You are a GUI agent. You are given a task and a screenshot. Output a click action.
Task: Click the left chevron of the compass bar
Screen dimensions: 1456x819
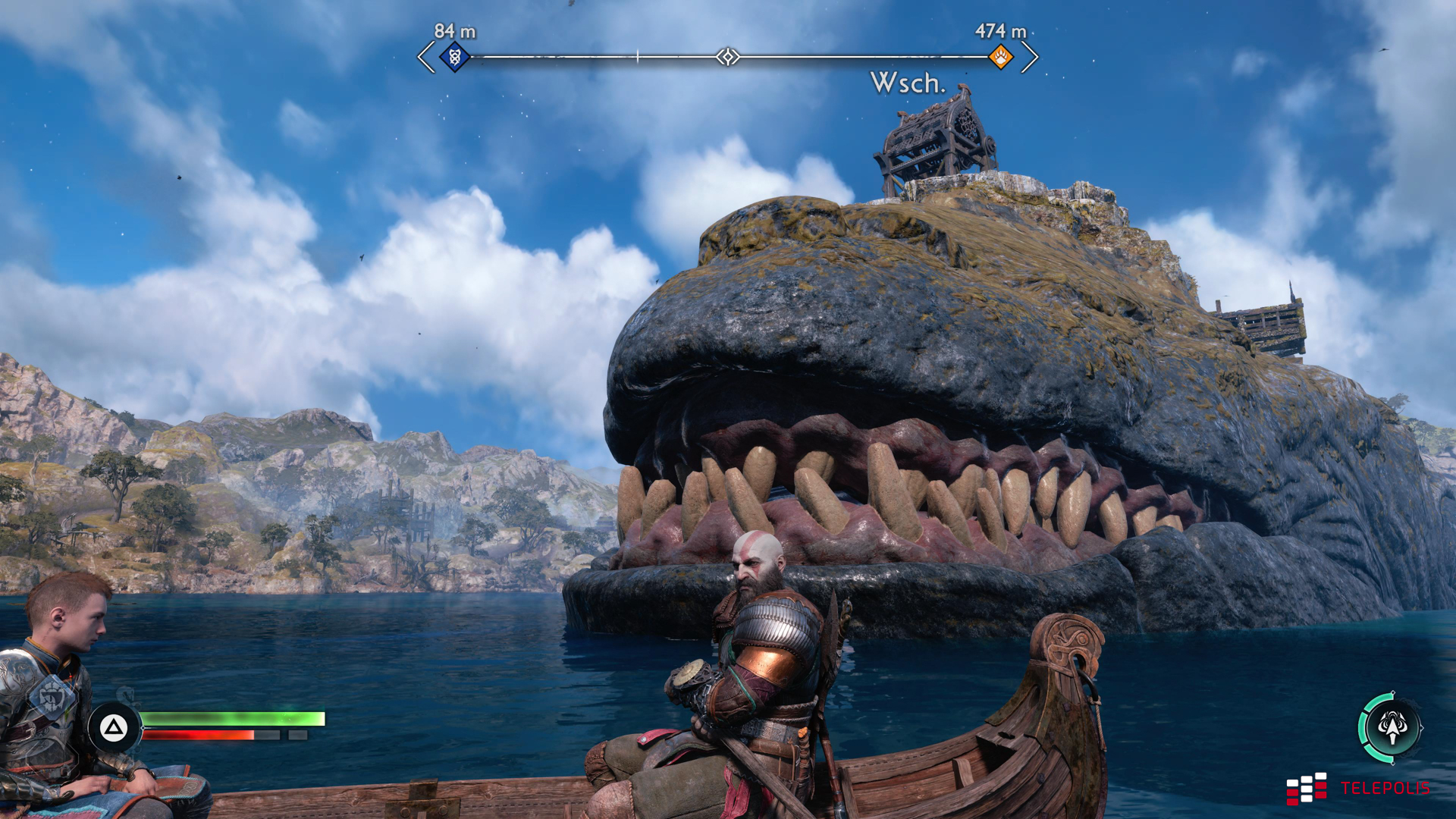pyautogui.click(x=426, y=57)
